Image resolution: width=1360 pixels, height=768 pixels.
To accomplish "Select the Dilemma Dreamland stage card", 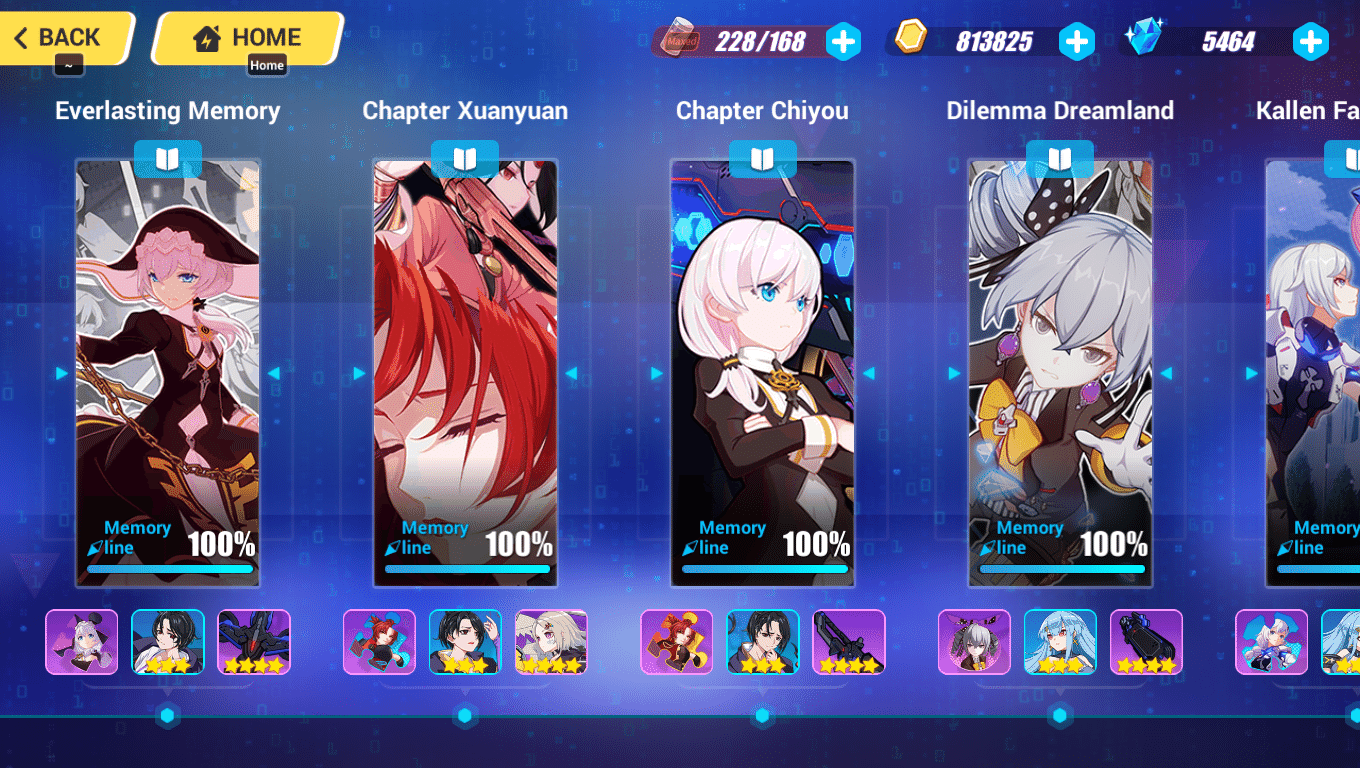I will point(1059,370).
